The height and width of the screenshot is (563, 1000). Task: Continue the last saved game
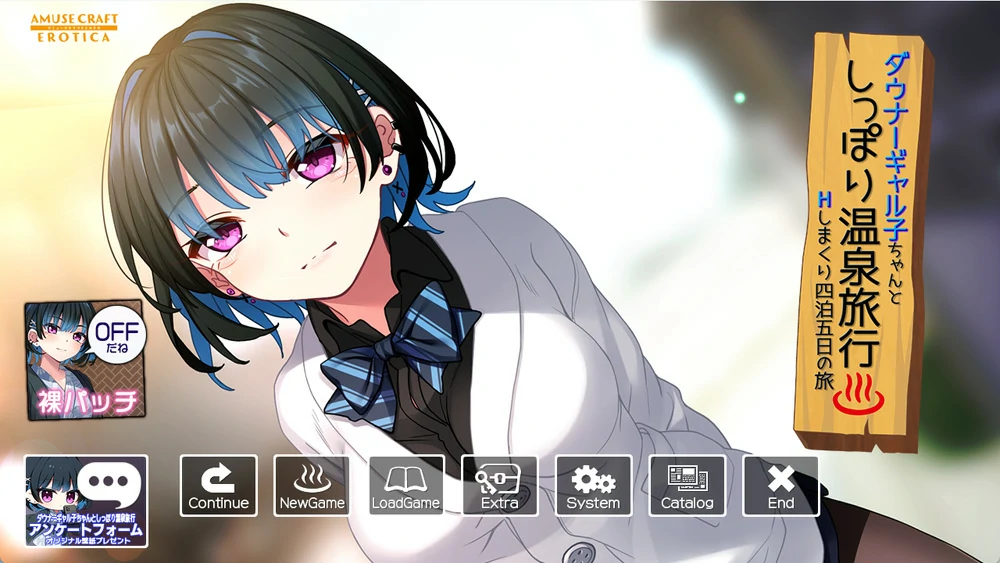[x=218, y=486]
